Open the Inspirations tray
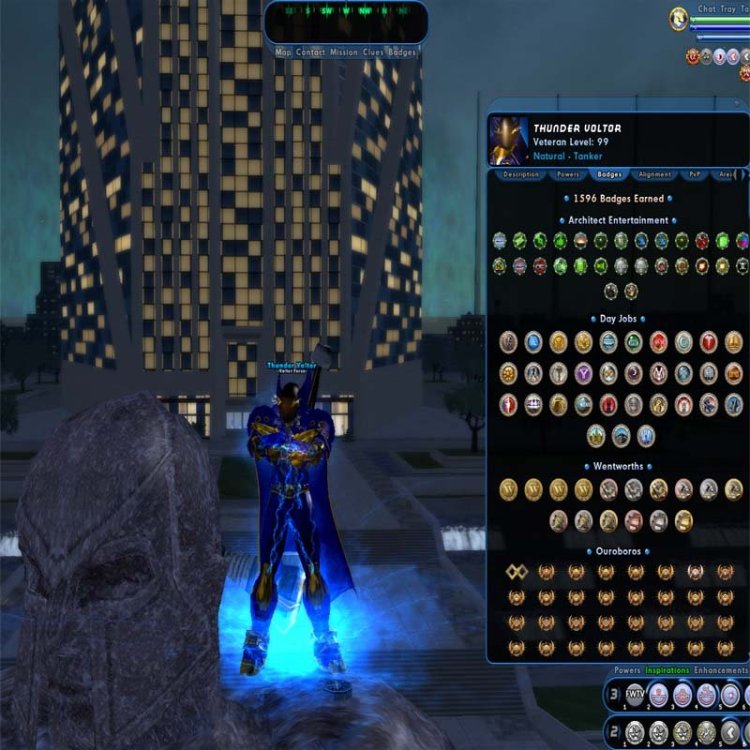750x750 pixels. pos(665,670)
